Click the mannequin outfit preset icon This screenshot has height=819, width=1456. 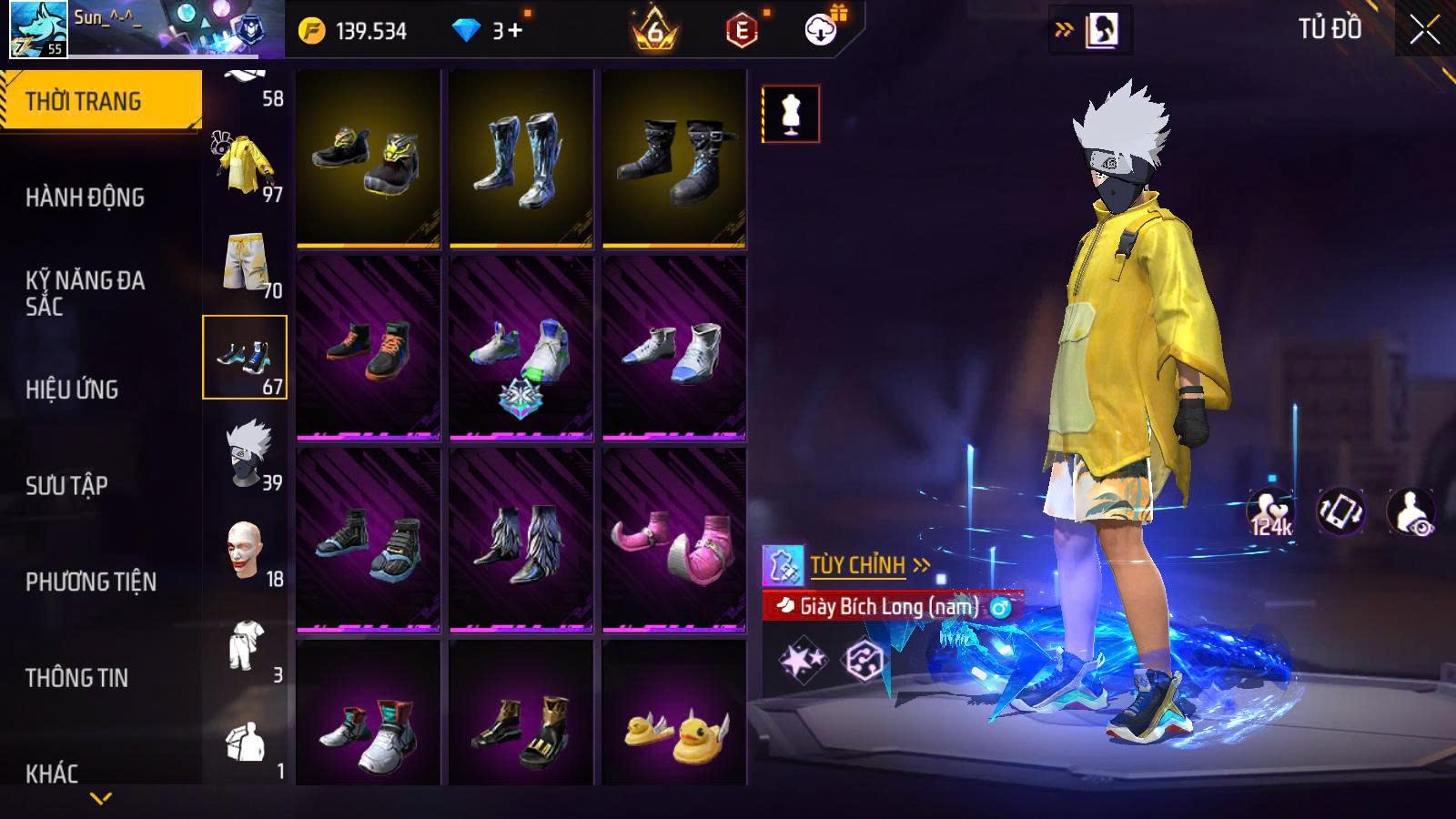point(790,114)
